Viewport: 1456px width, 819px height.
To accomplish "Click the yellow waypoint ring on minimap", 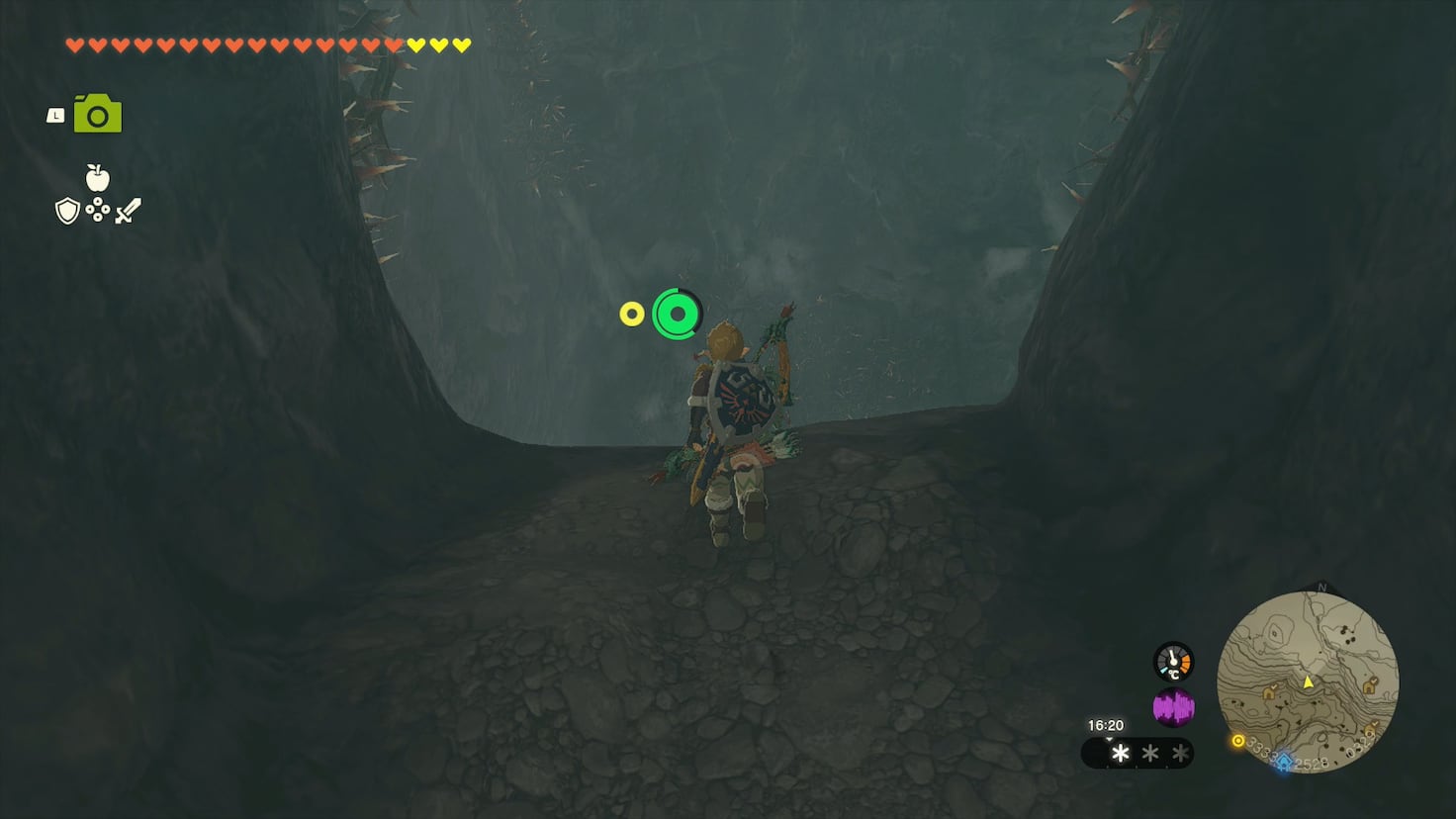I will pyautogui.click(x=1237, y=741).
